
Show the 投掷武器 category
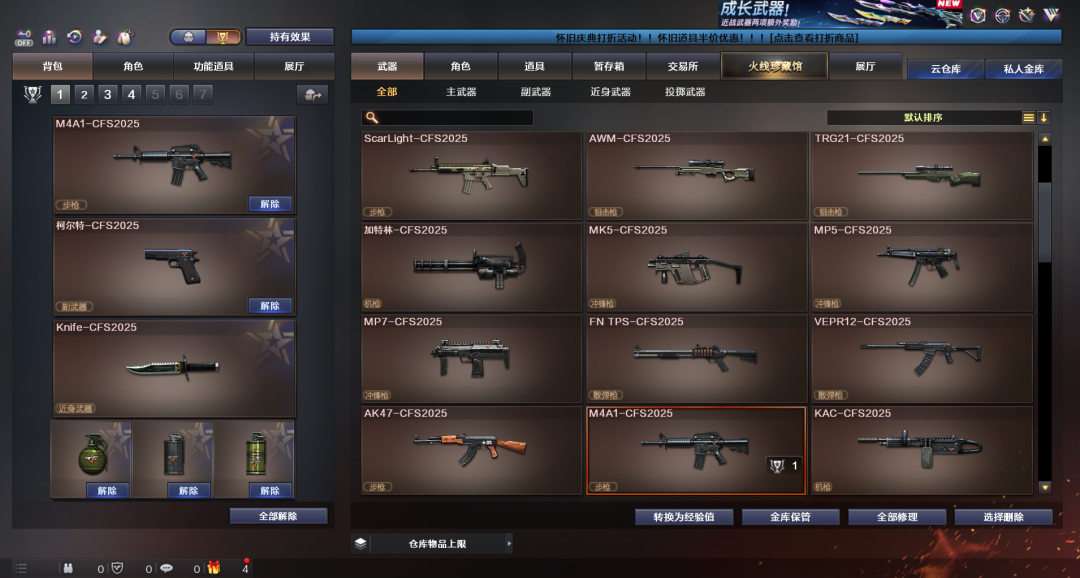[685, 92]
